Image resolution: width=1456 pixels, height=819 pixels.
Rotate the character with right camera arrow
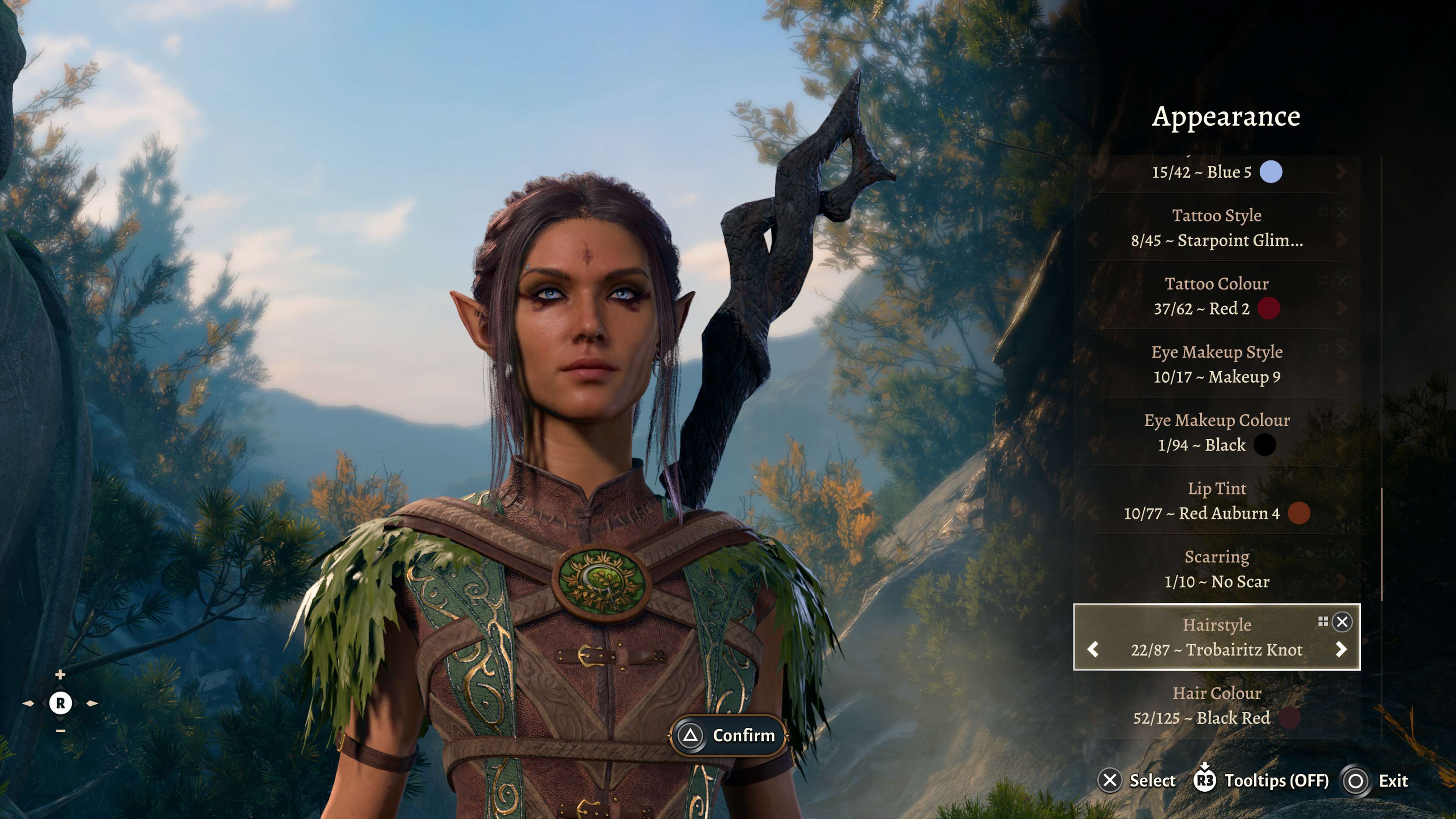point(91,704)
